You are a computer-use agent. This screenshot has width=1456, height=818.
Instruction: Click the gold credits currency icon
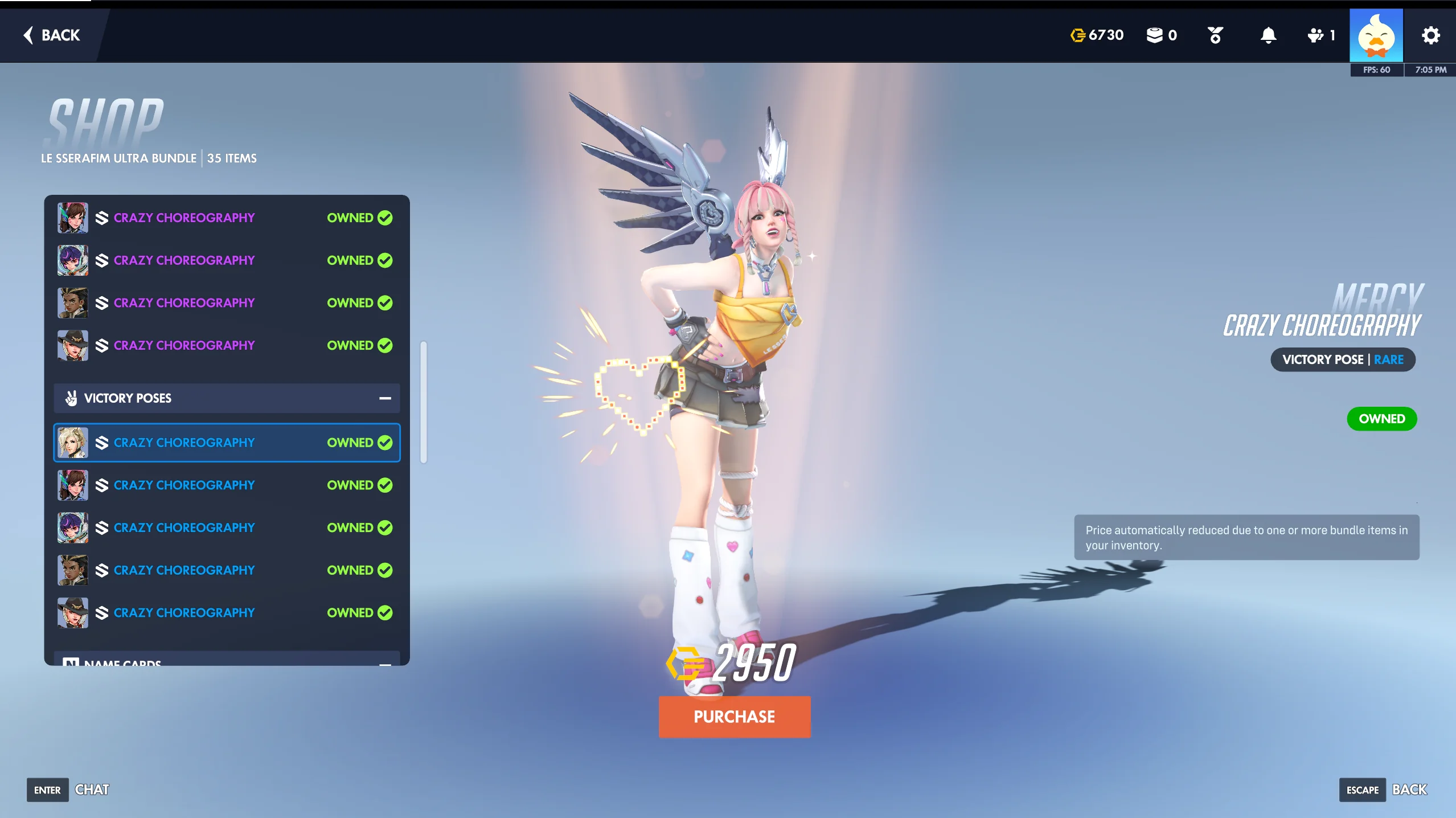pyautogui.click(x=1077, y=35)
